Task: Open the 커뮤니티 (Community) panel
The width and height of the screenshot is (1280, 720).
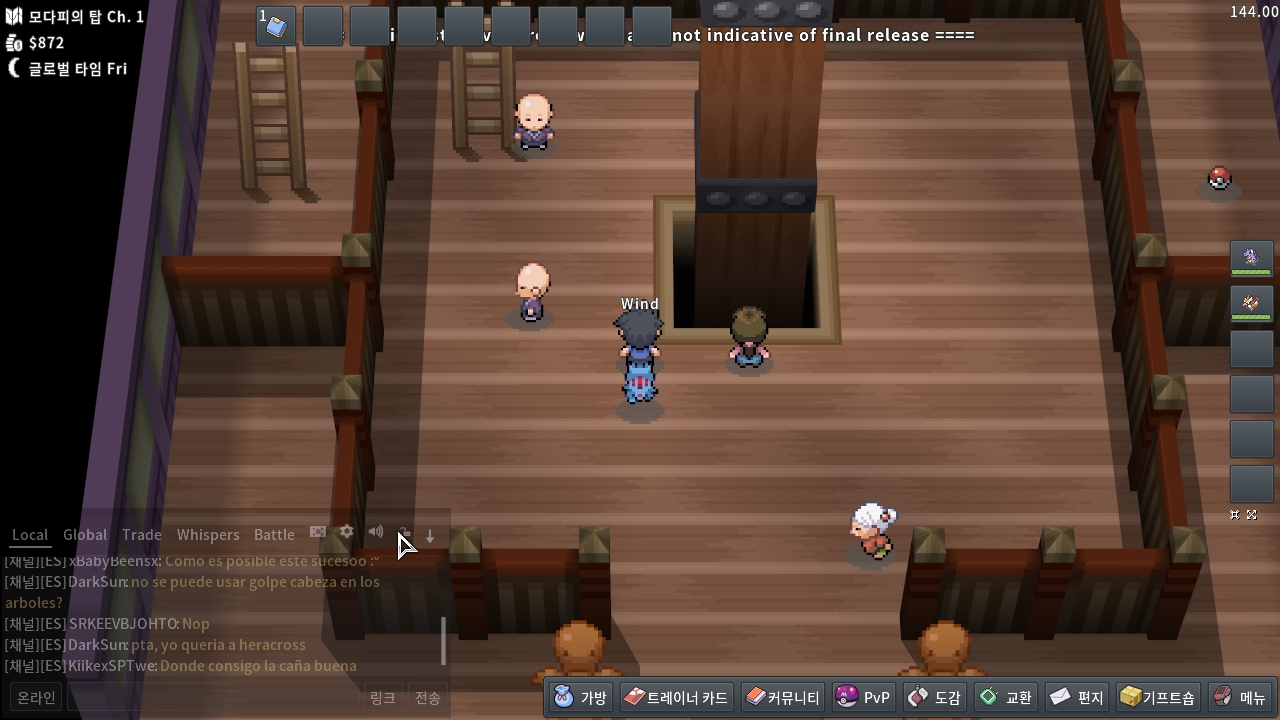Action: point(782,697)
